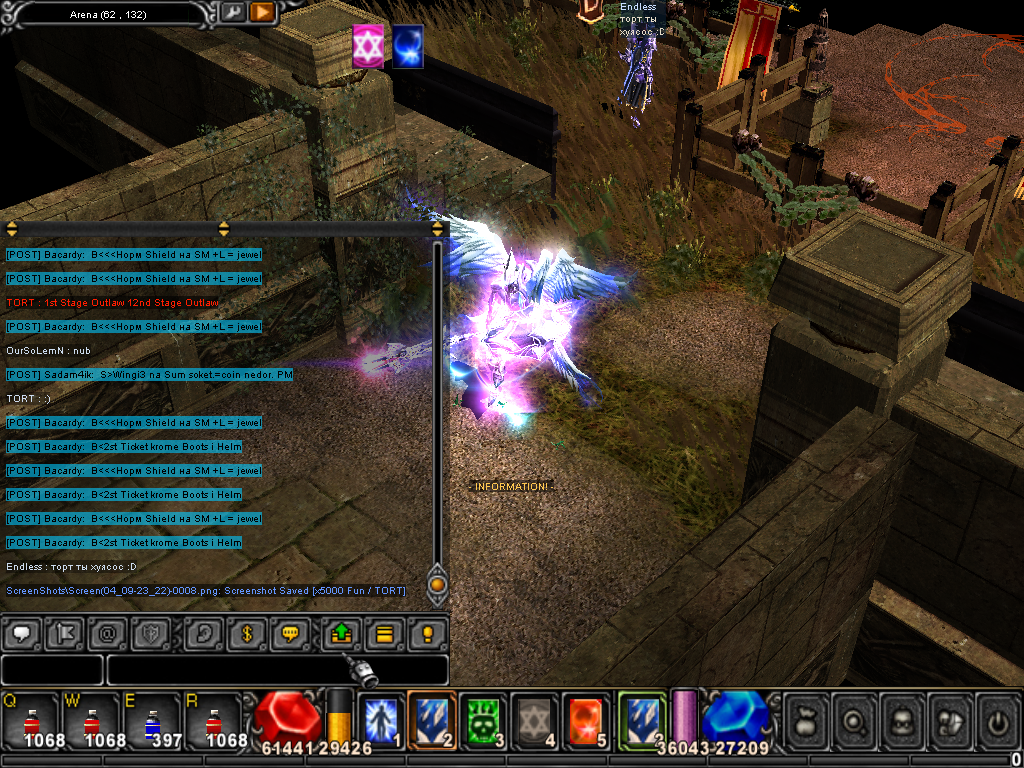Click the yellow exclamation chat button
The image size is (1024, 768).
click(x=427, y=633)
